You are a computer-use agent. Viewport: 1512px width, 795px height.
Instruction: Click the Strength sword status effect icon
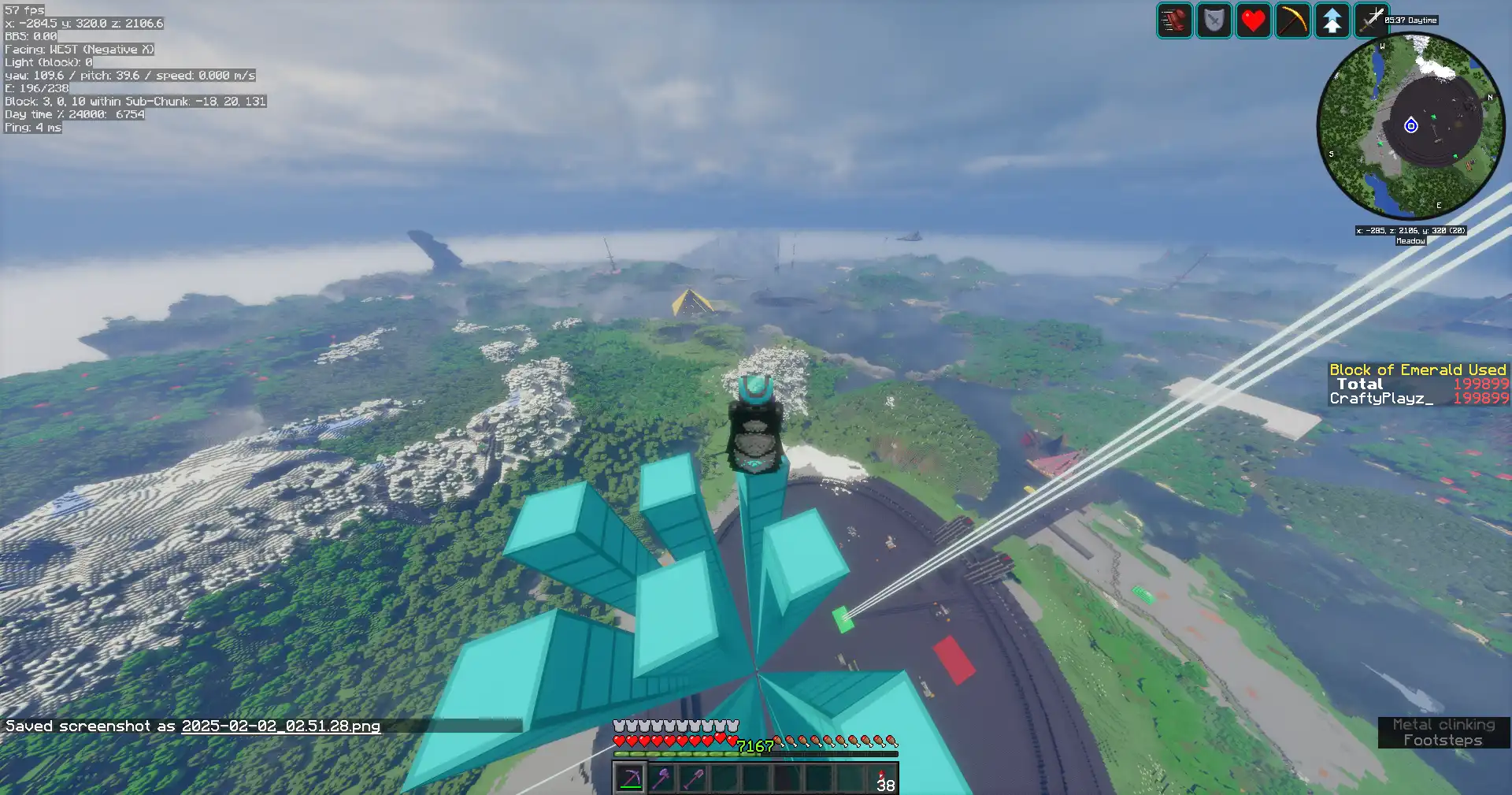click(x=1371, y=20)
